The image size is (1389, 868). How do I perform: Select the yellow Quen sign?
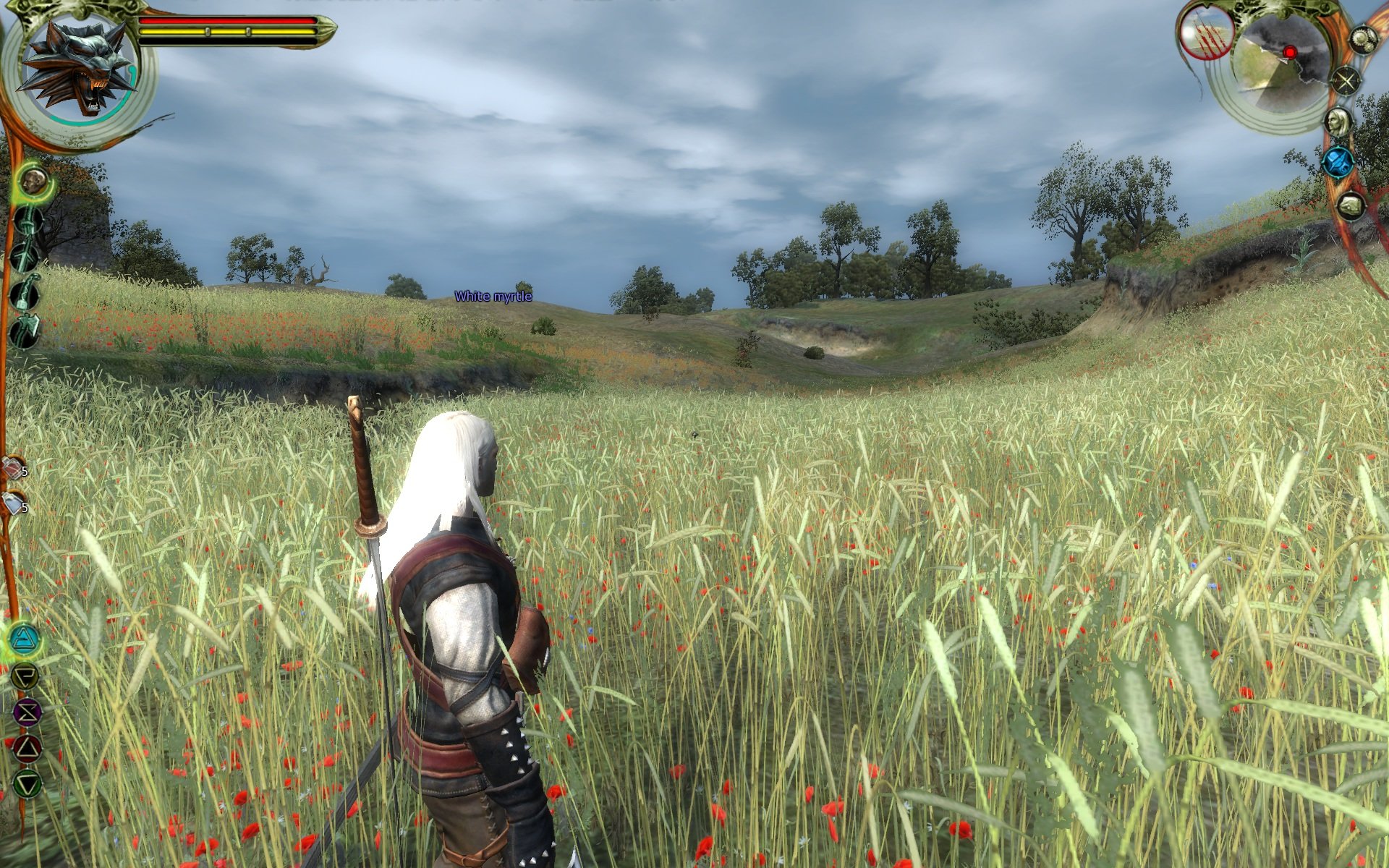[26, 676]
